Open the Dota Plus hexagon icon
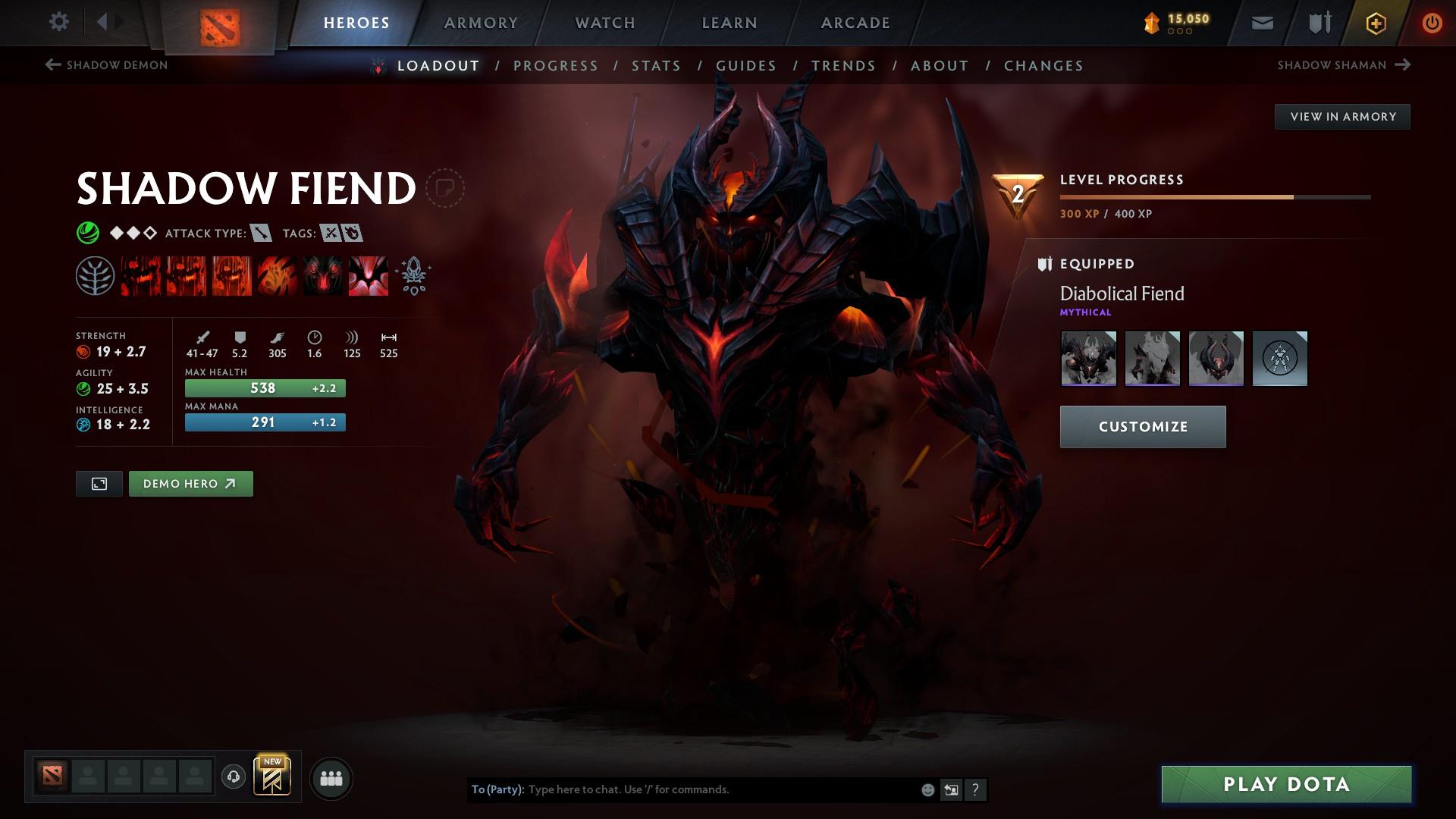This screenshot has width=1456, height=819. coord(1375,23)
